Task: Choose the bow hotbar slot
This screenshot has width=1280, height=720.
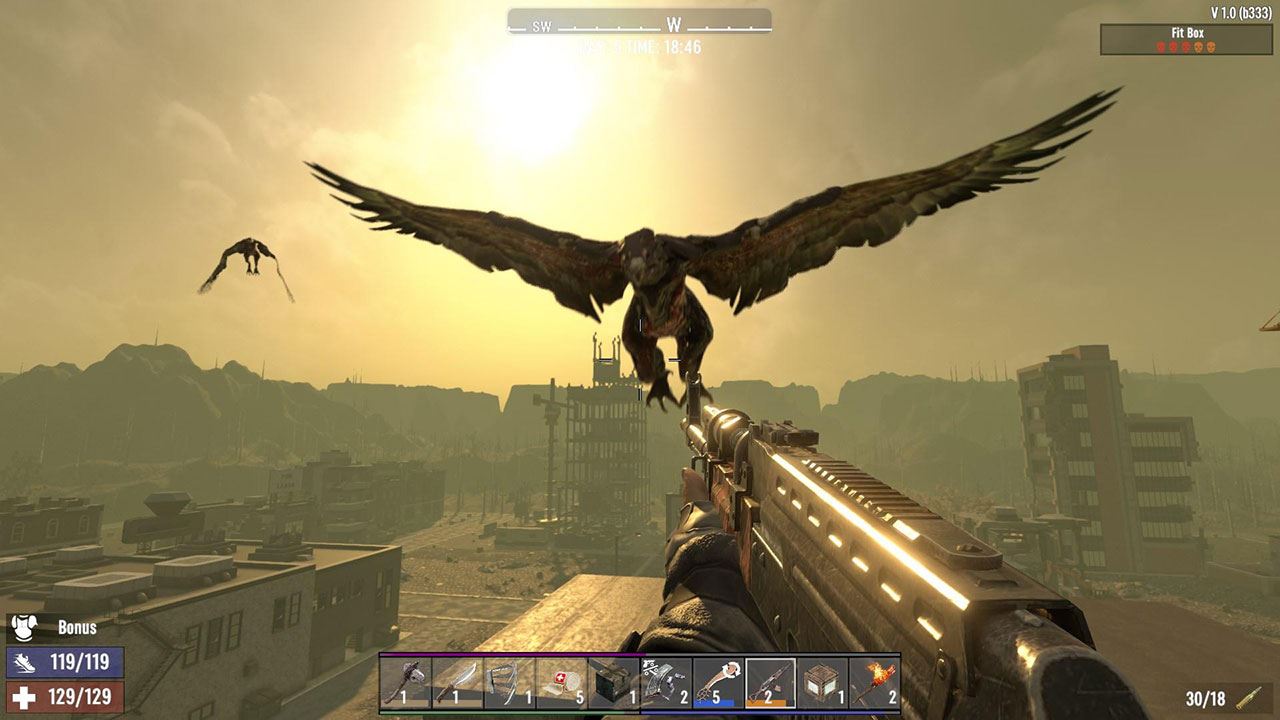Action: pos(510,683)
